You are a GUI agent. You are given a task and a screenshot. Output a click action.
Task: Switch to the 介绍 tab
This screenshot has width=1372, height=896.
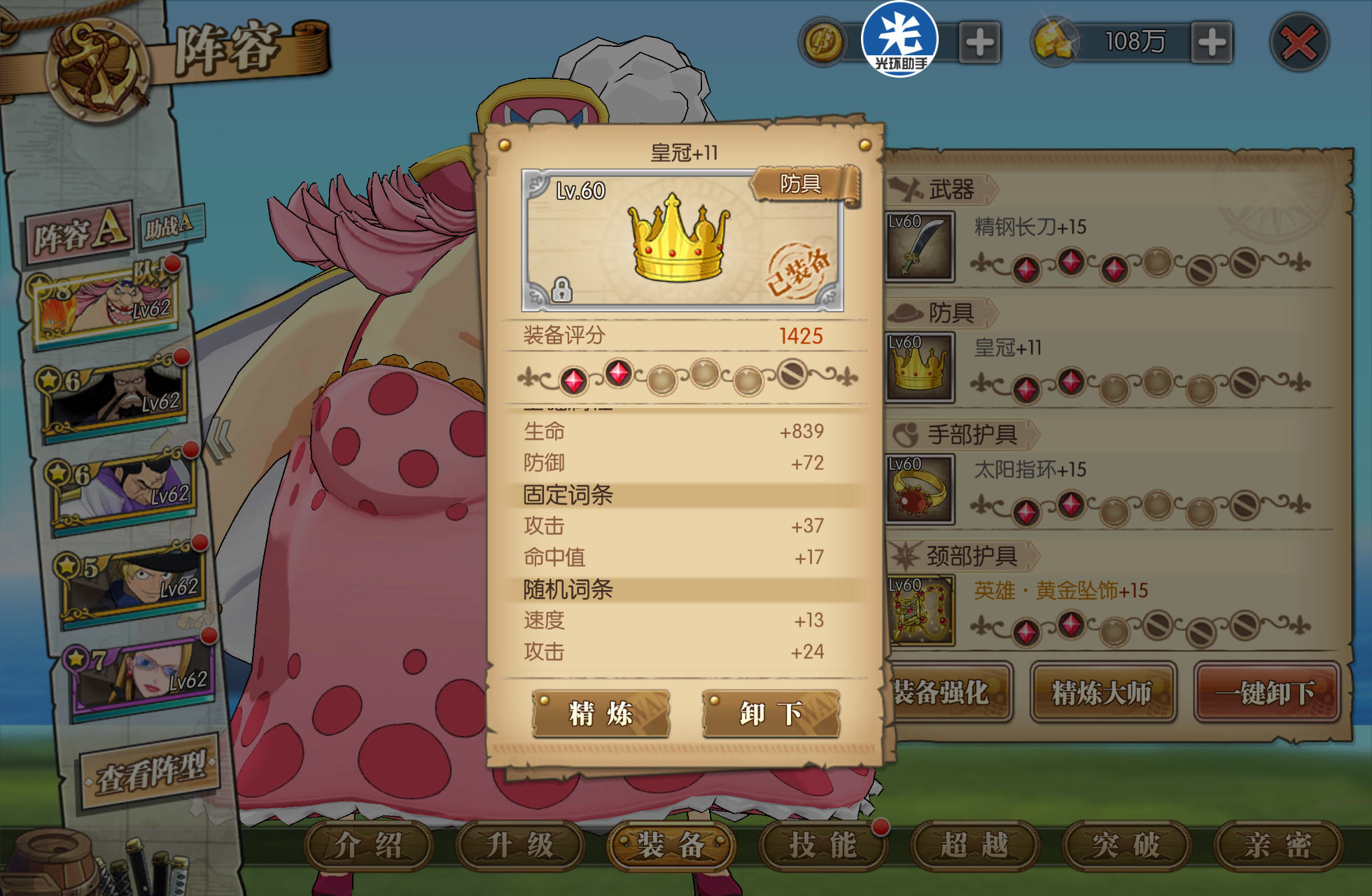(x=368, y=845)
